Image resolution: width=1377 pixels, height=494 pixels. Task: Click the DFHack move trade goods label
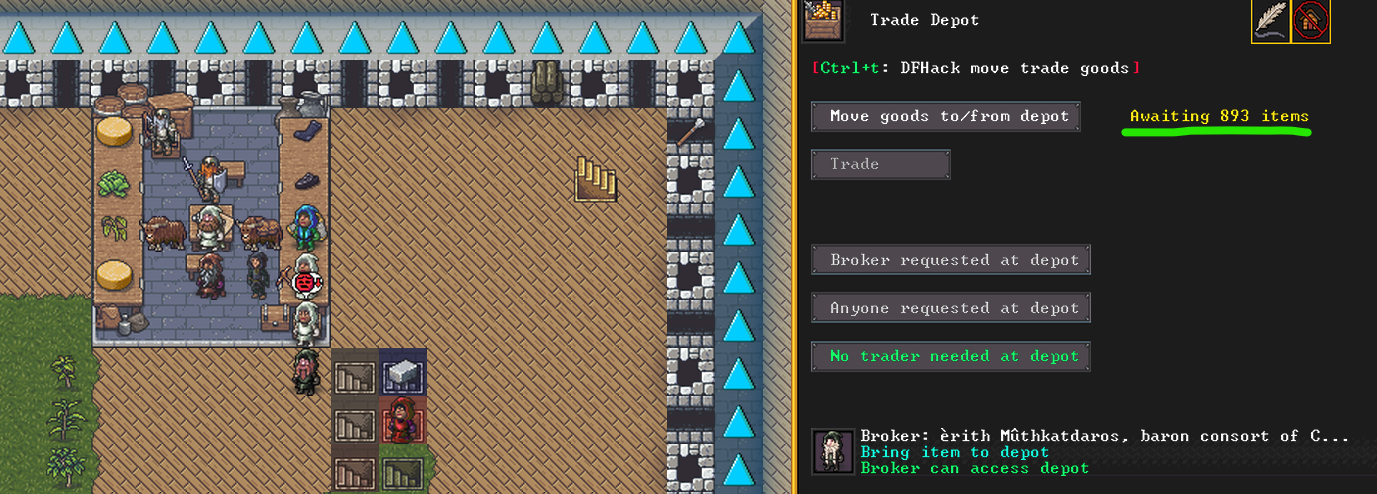click(x=976, y=68)
